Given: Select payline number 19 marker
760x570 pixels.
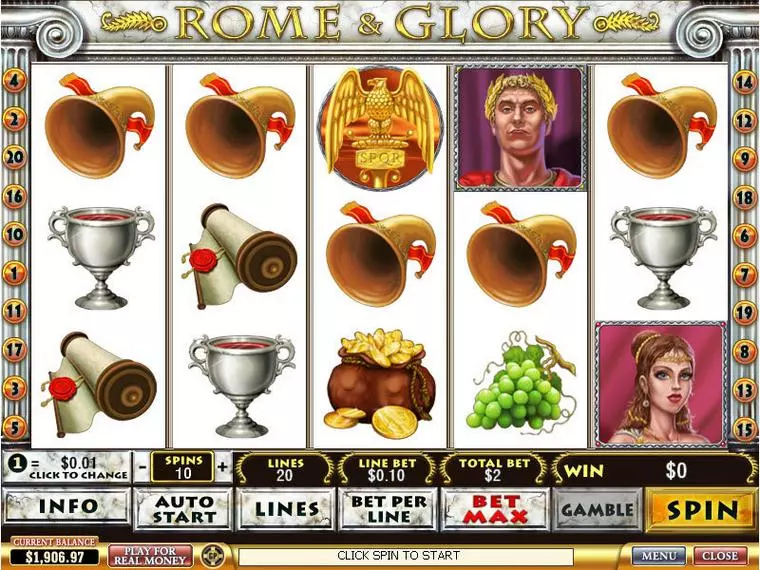Looking at the screenshot, I should (744, 313).
